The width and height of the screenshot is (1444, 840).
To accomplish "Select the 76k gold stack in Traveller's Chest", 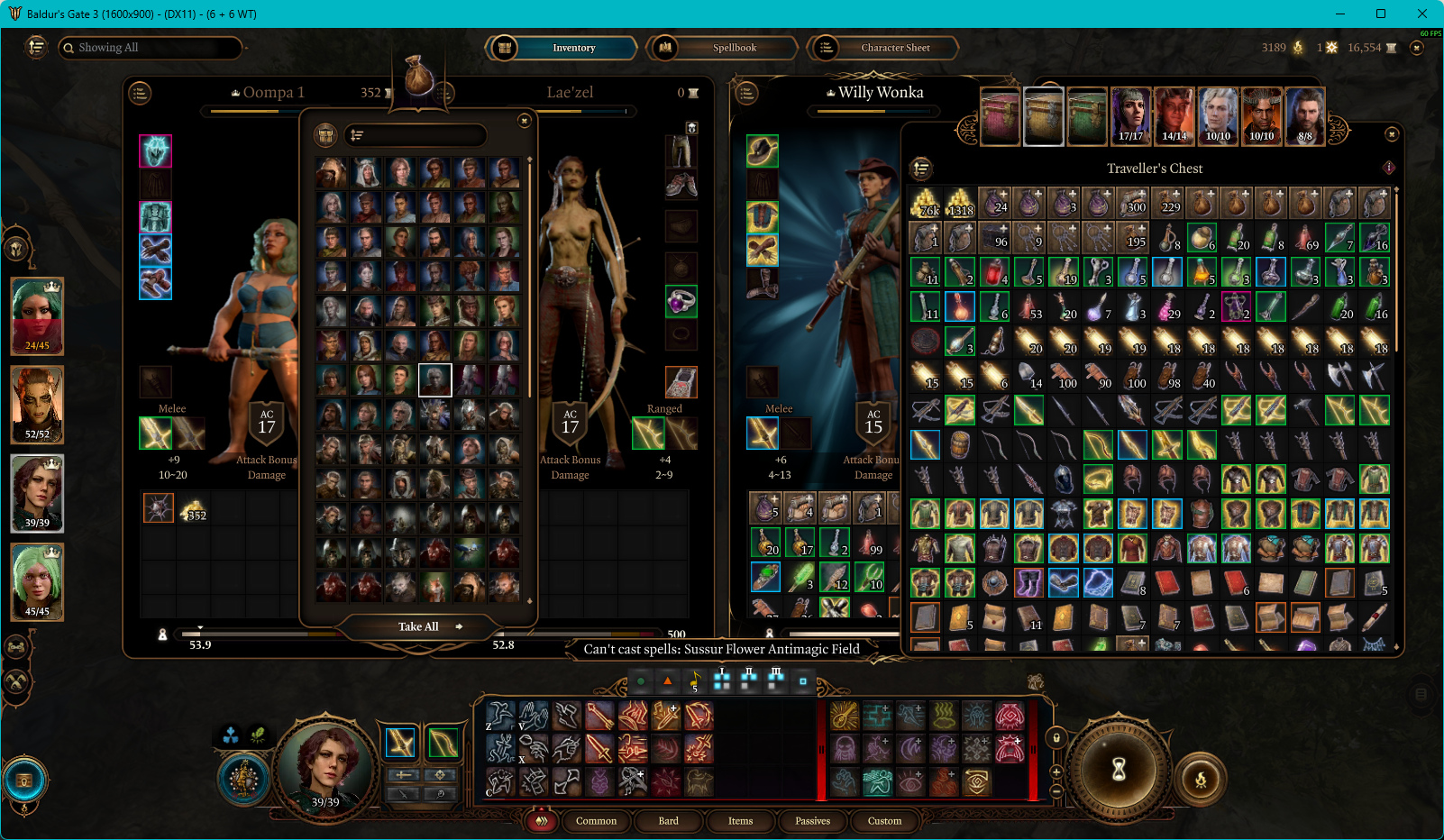I will point(926,203).
